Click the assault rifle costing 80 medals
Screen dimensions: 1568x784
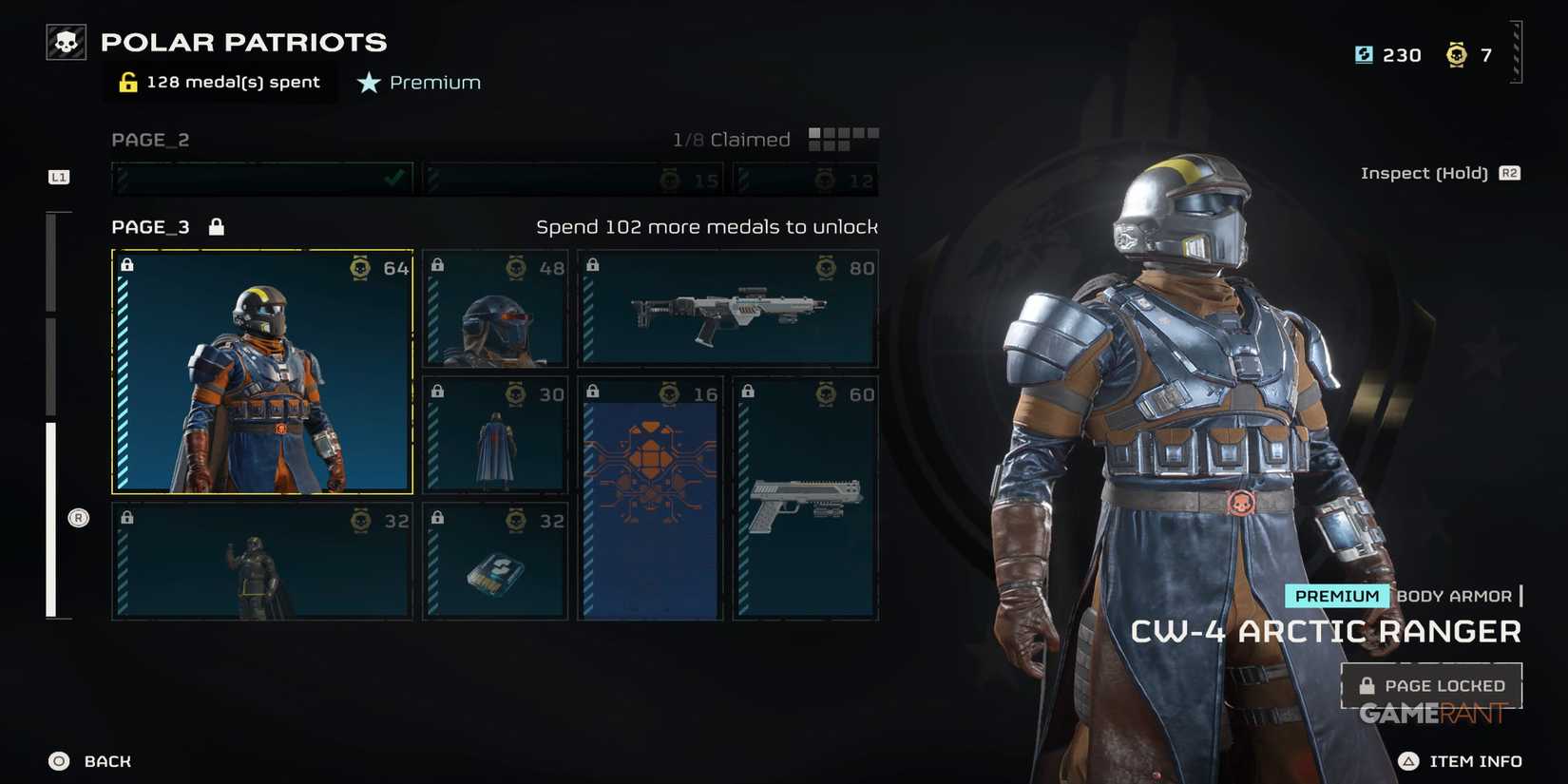pyautogui.click(x=727, y=307)
